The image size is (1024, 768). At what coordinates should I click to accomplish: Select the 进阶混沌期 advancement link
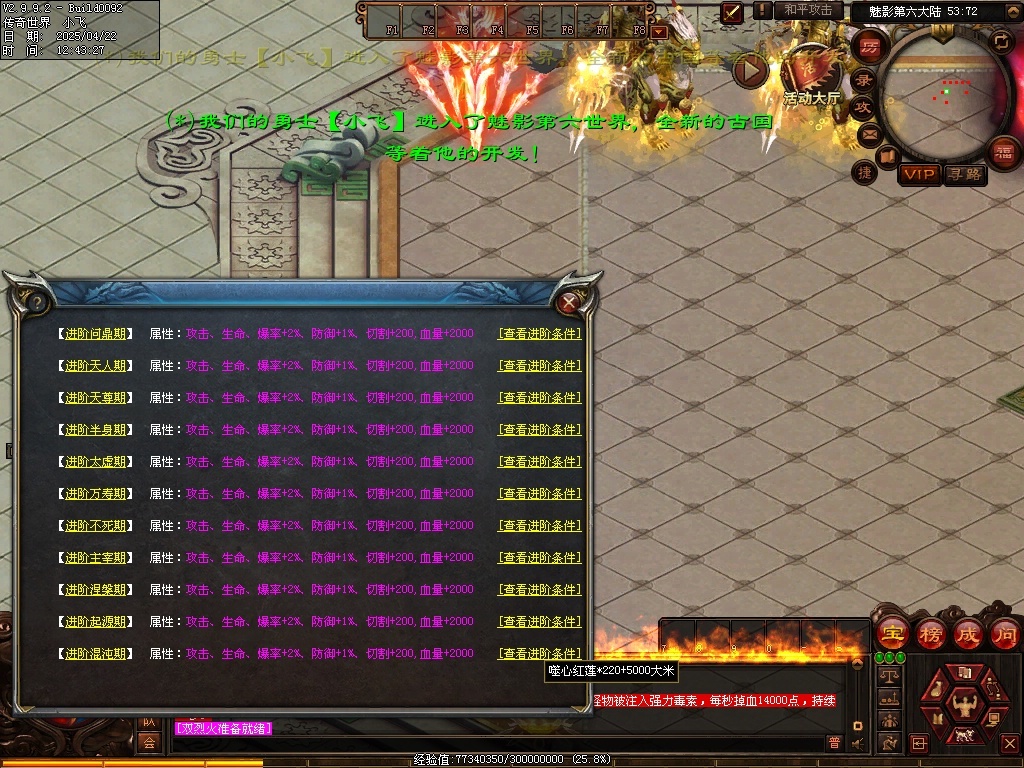[96, 654]
